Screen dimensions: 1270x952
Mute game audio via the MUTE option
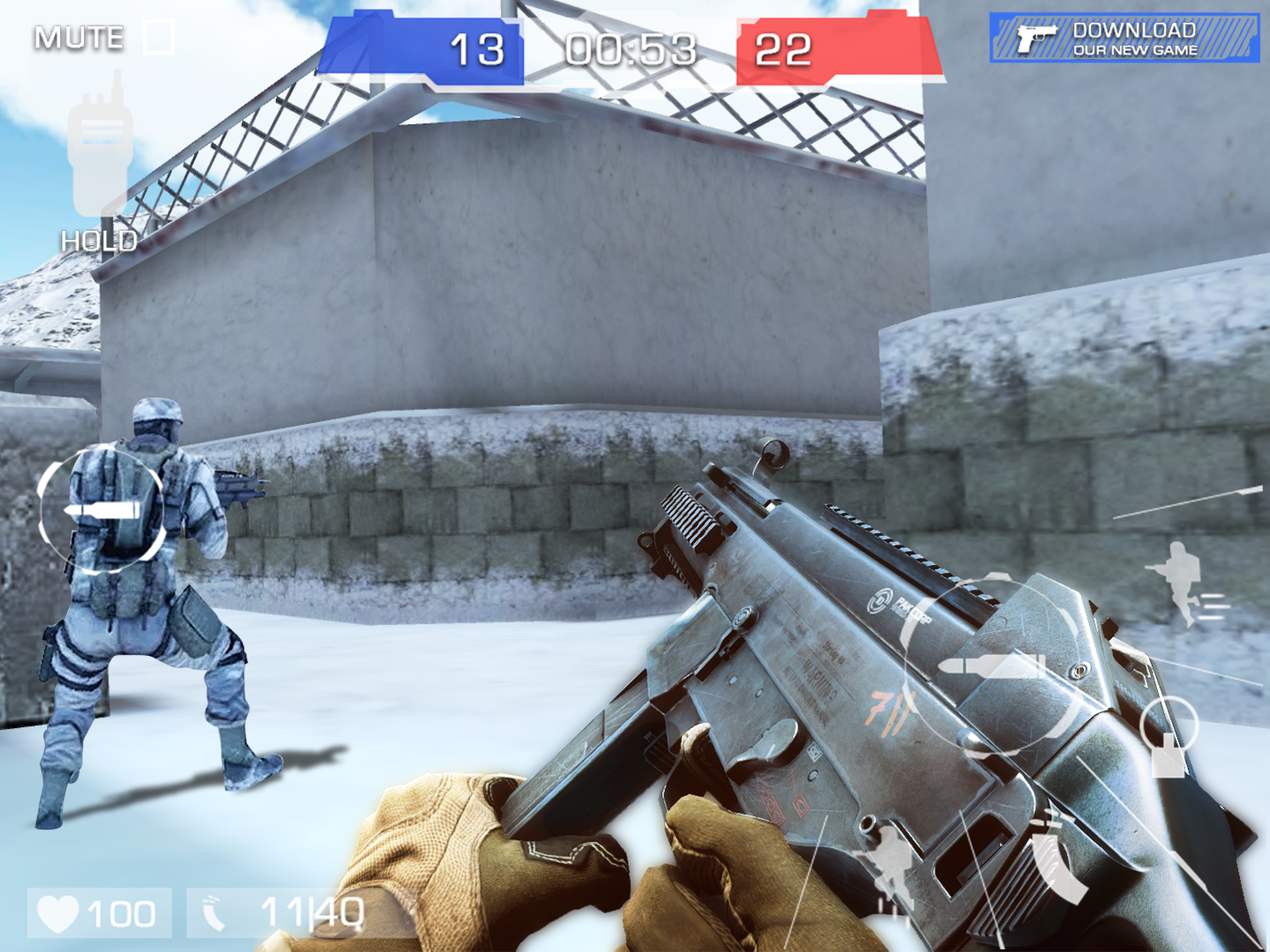click(x=77, y=35)
